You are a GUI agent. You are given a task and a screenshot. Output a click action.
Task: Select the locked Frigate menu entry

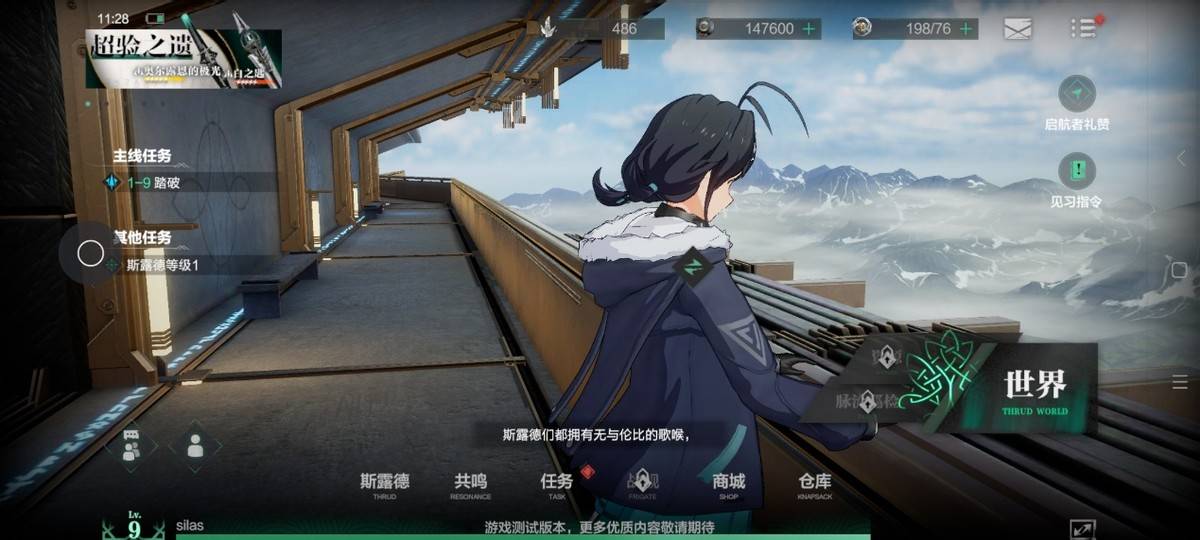coord(643,483)
